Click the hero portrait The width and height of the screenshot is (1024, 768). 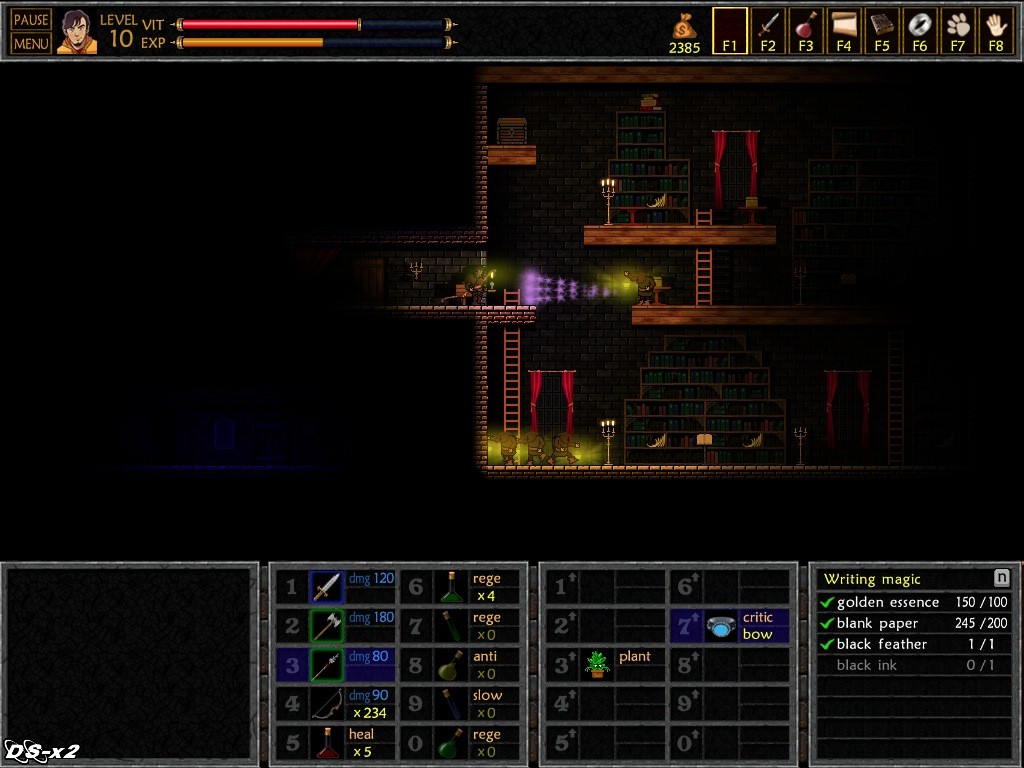click(x=77, y=32)
